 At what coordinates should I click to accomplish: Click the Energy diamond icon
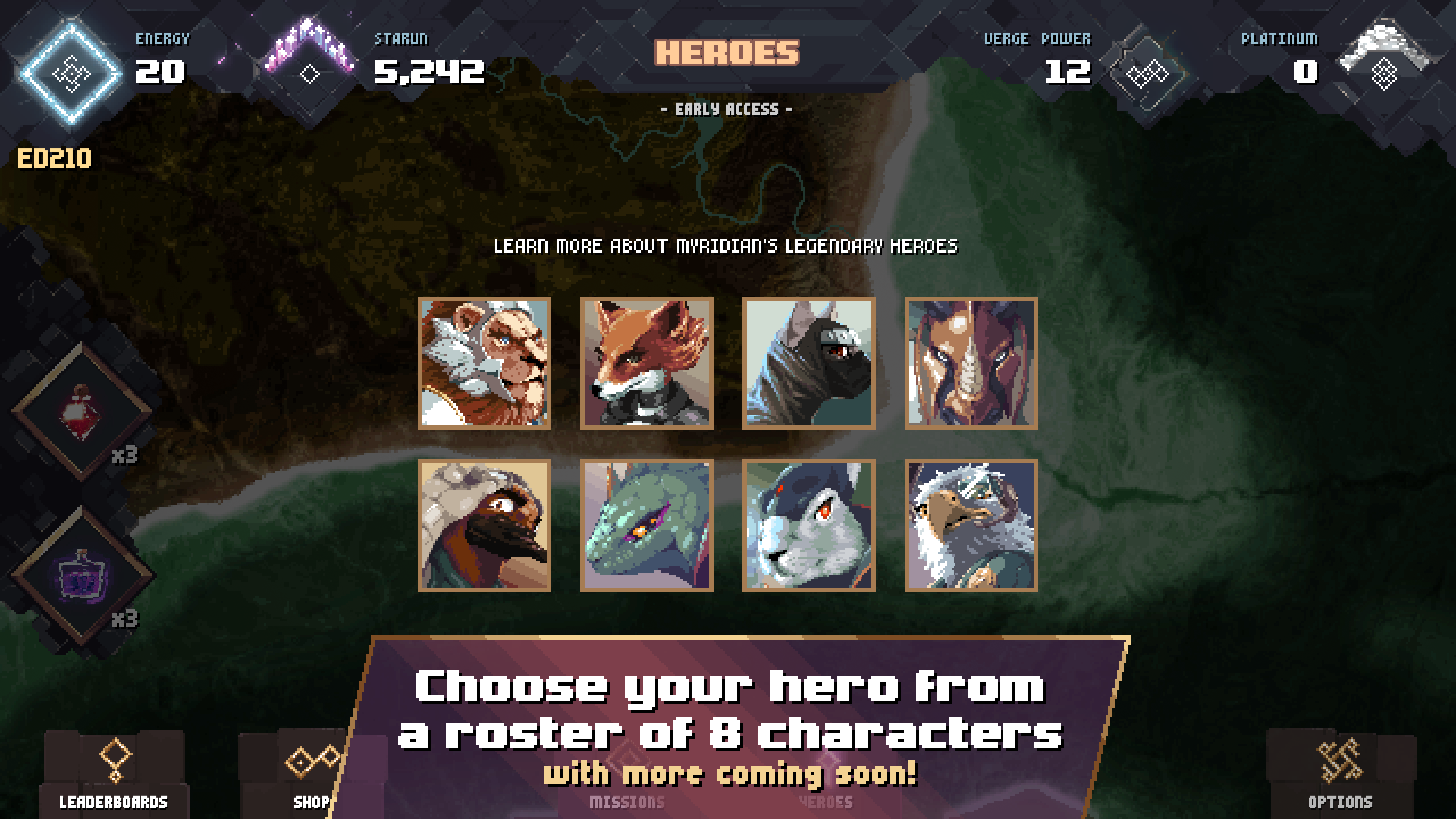pyautogui.click(x=72, y=72)
